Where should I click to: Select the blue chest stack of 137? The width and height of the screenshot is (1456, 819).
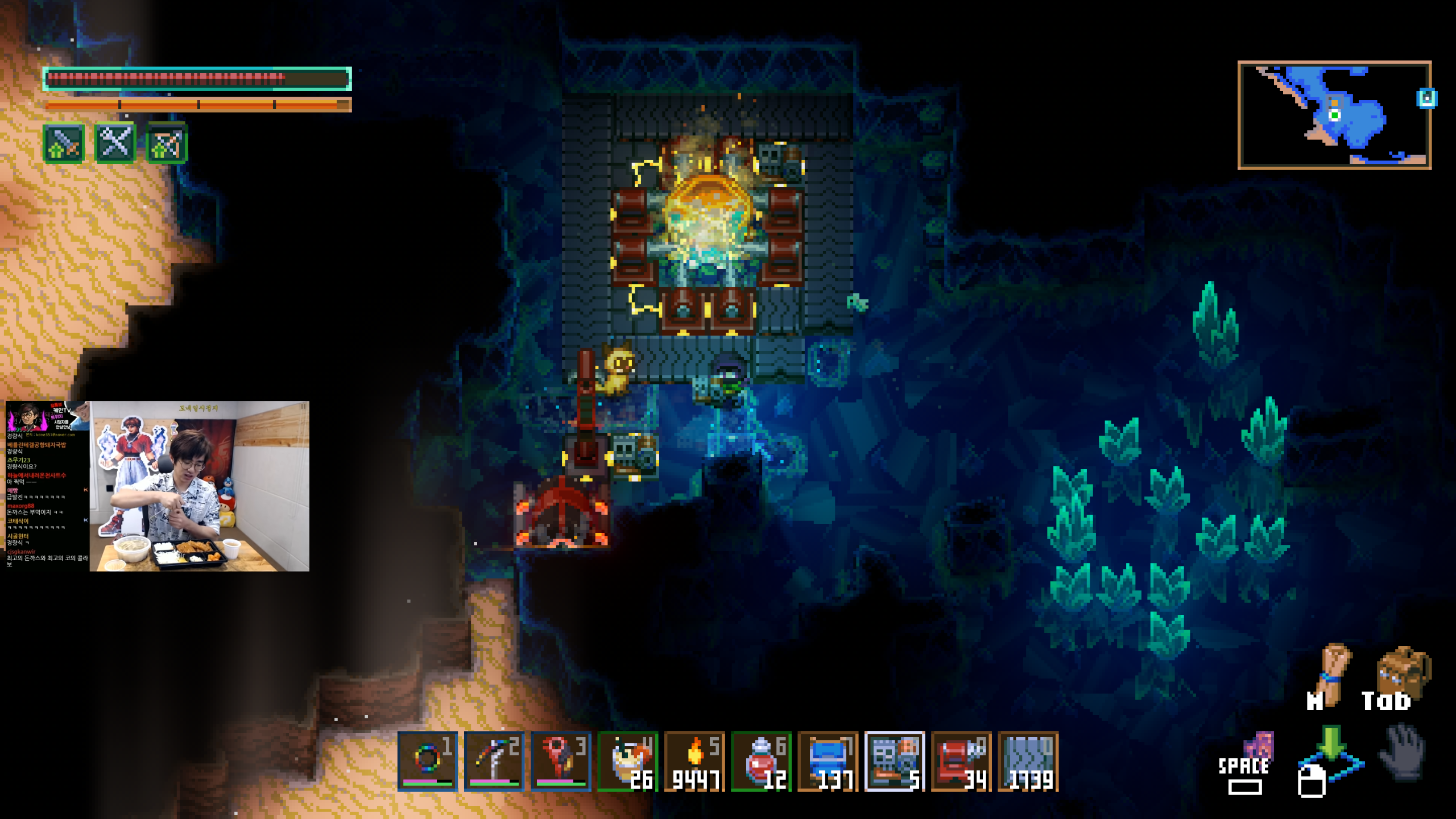click(x=828, y=760)
